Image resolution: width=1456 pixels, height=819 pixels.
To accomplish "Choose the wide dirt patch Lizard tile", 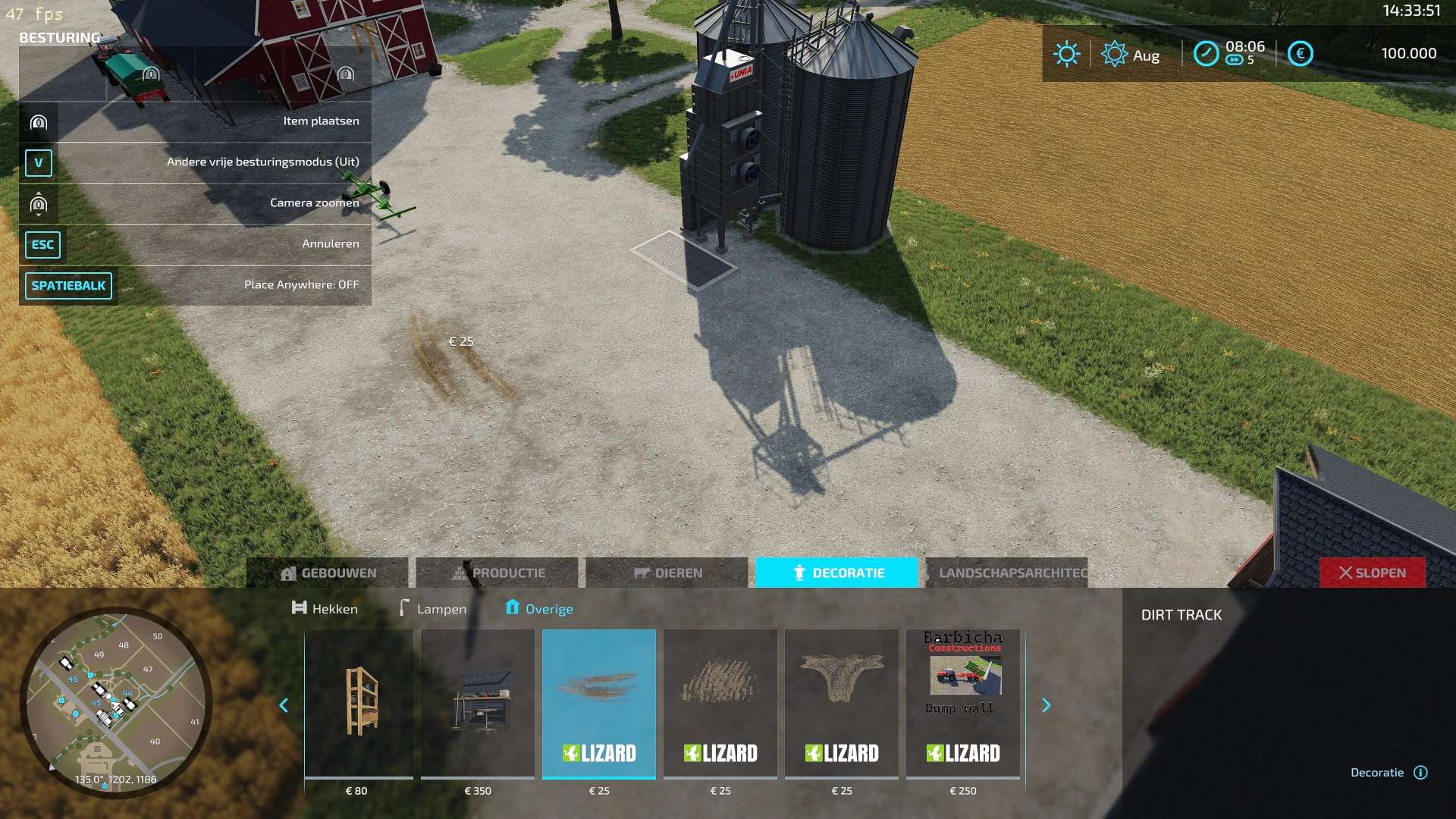I will 720,703.
